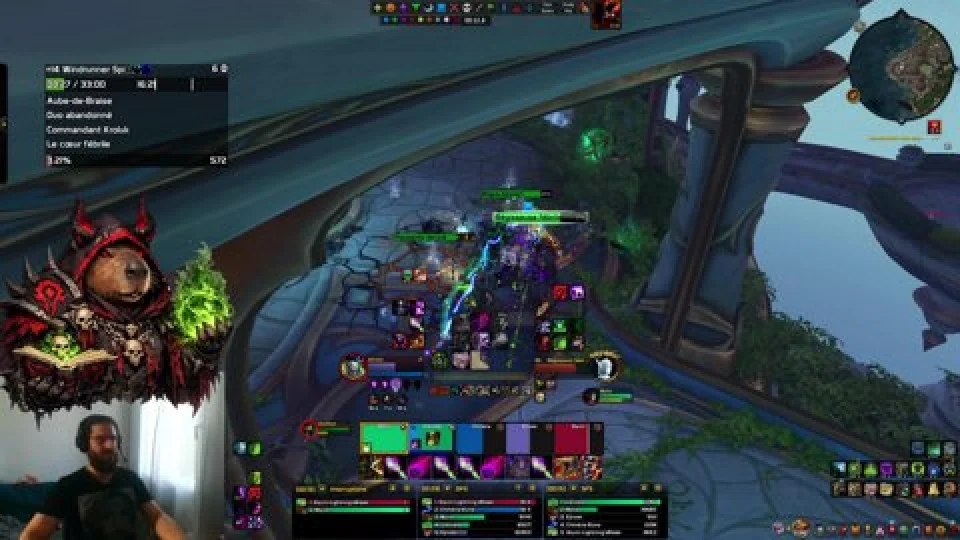The width and height of the screenshot is (960, 540).
Task: Select the red party member frame
Action: [571, 438]
